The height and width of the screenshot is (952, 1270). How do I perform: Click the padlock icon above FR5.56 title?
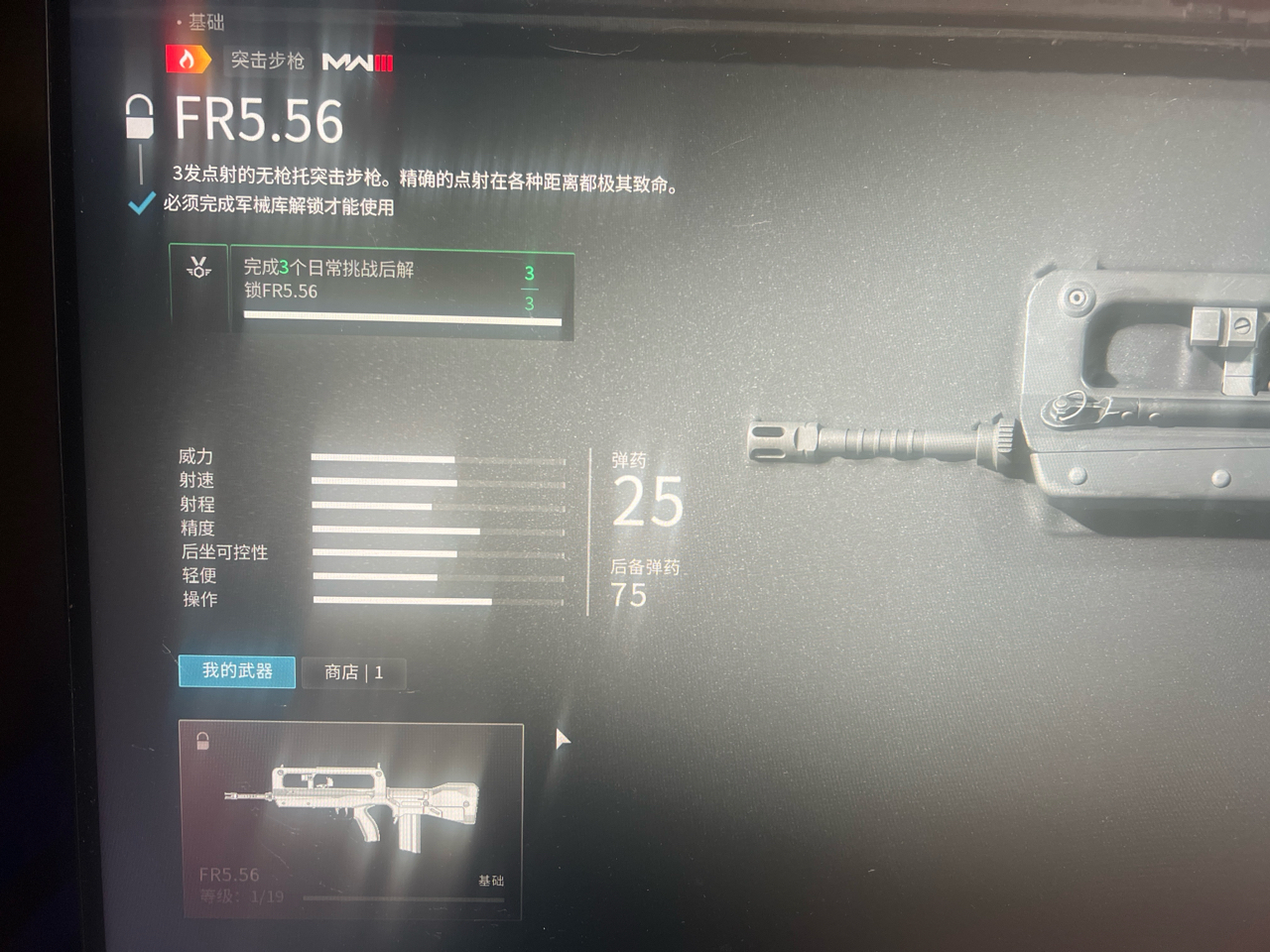click(x=142, y=117)
